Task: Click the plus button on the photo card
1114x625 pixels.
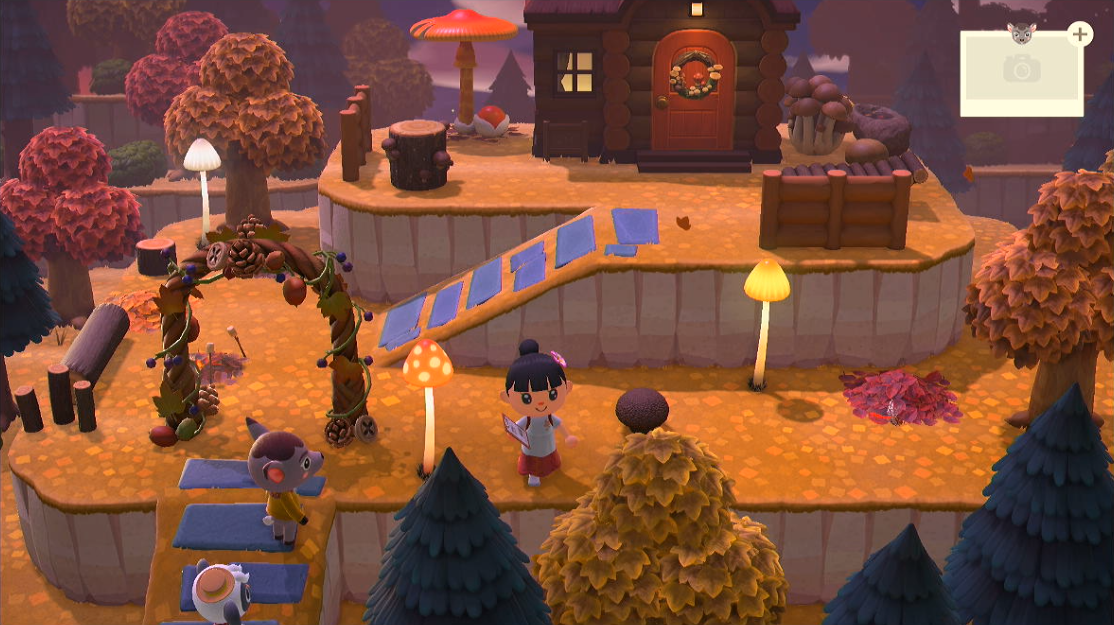Action: tap(1080, 35)
